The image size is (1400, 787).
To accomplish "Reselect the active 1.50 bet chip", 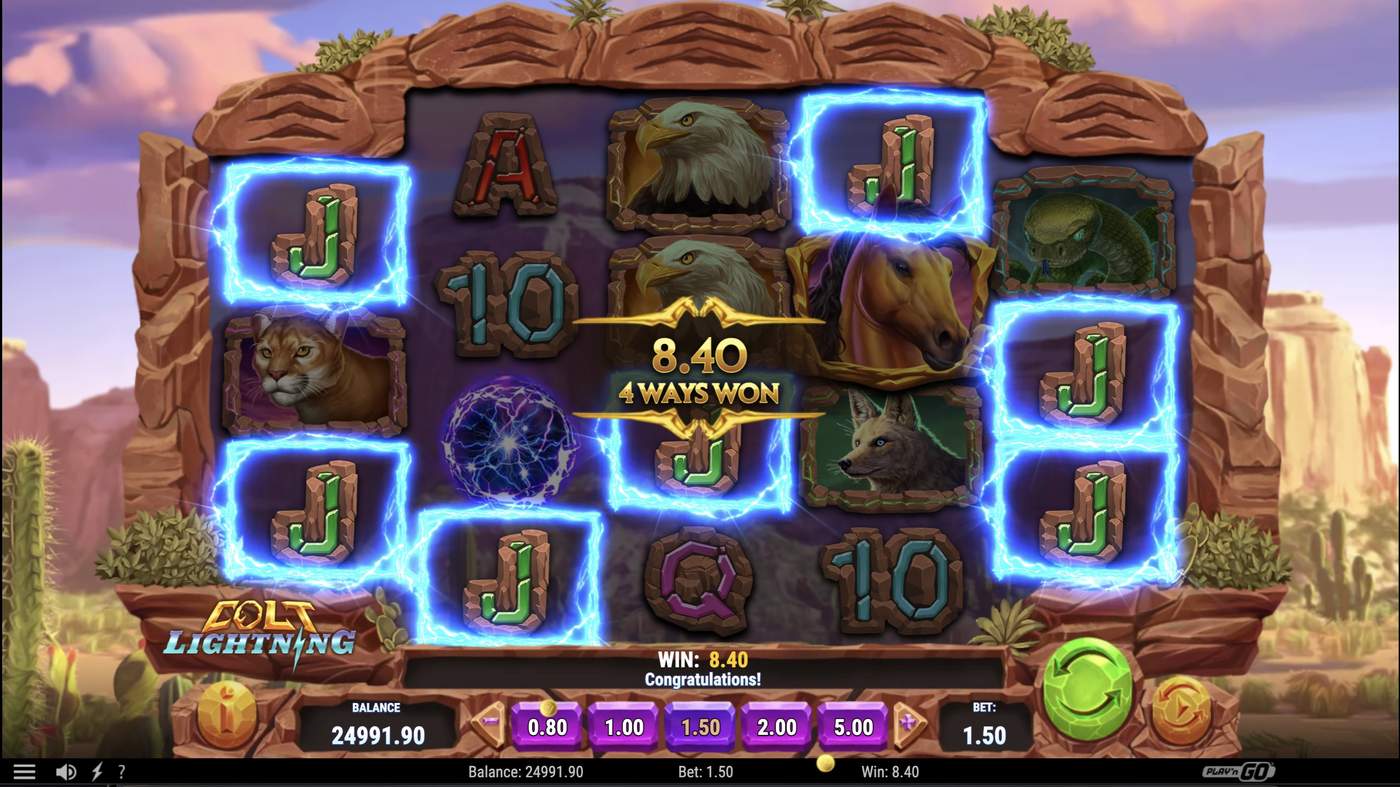I will 701,727.
